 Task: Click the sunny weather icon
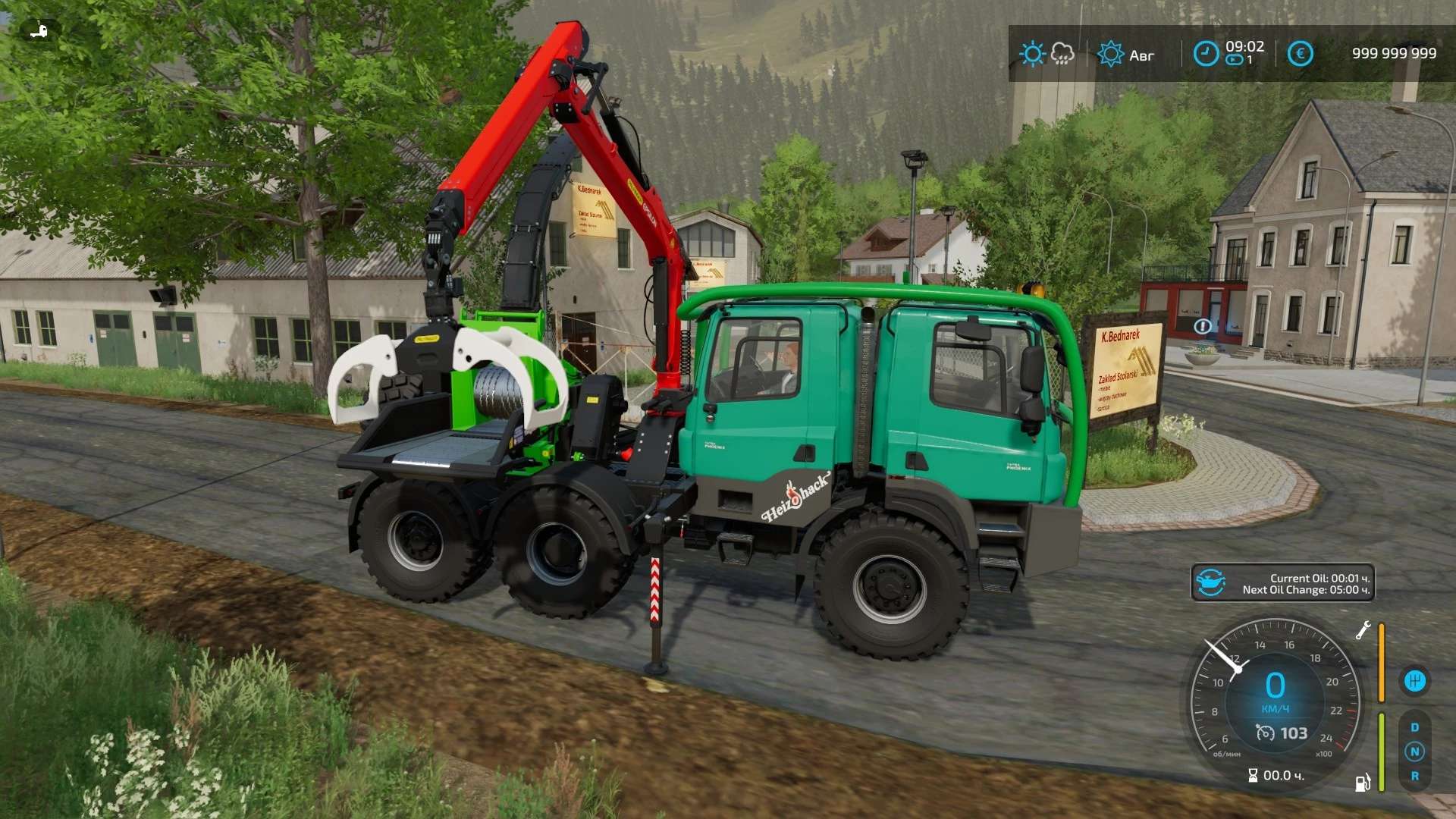point(1032,54)
